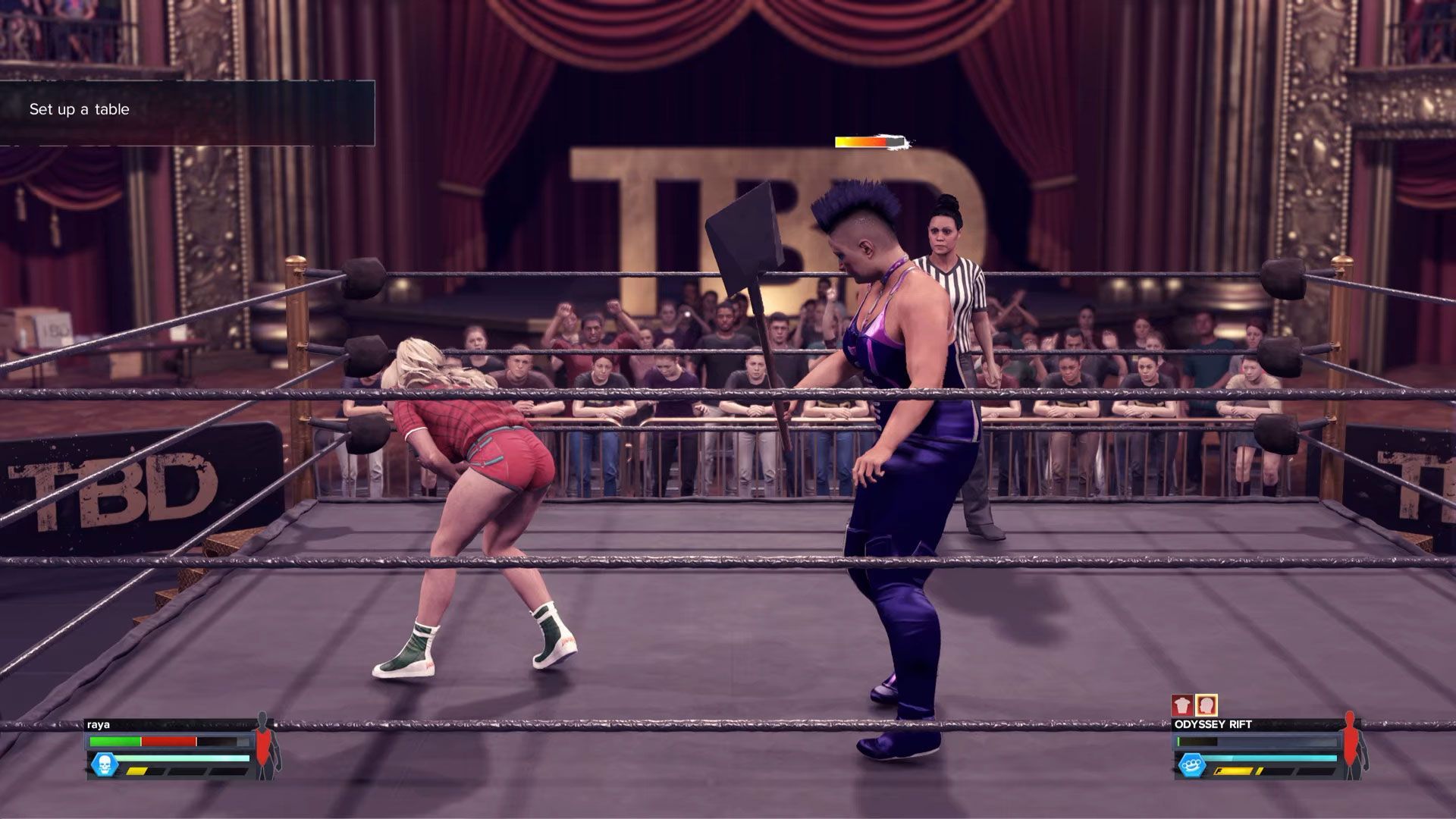Toggle raya's yellow stamina segment
The image size is (1456, 819).
[x=136, y=770]
